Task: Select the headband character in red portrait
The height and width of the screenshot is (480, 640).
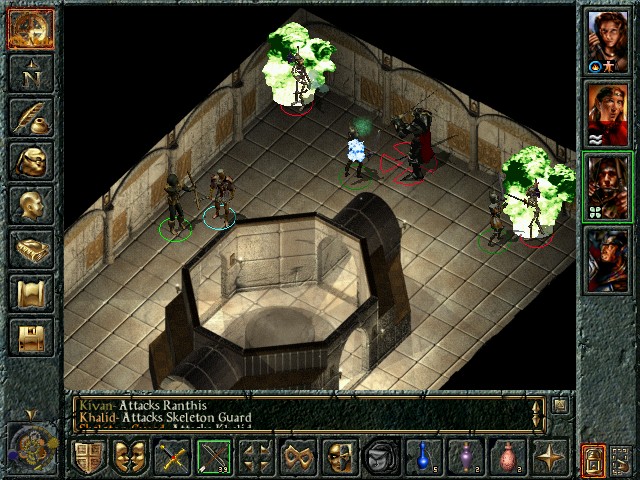Action: [607, 113]
